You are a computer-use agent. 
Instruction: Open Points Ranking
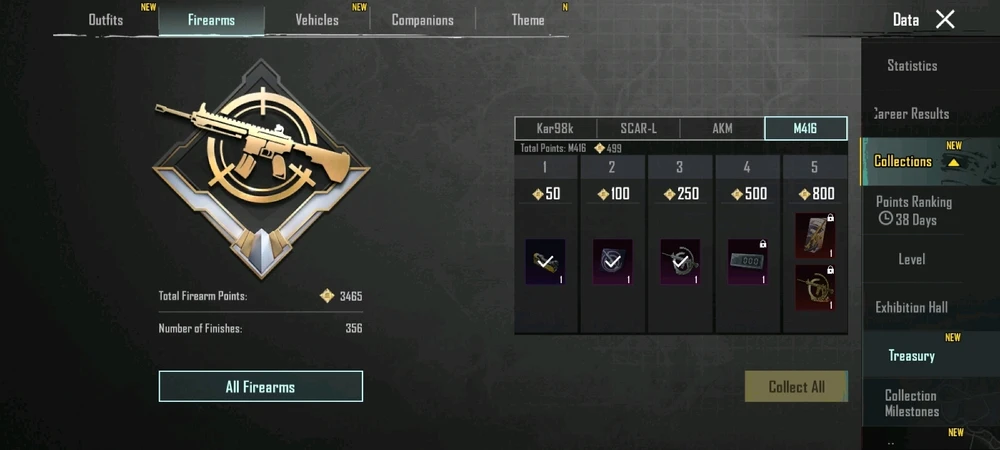pos(913,209)
